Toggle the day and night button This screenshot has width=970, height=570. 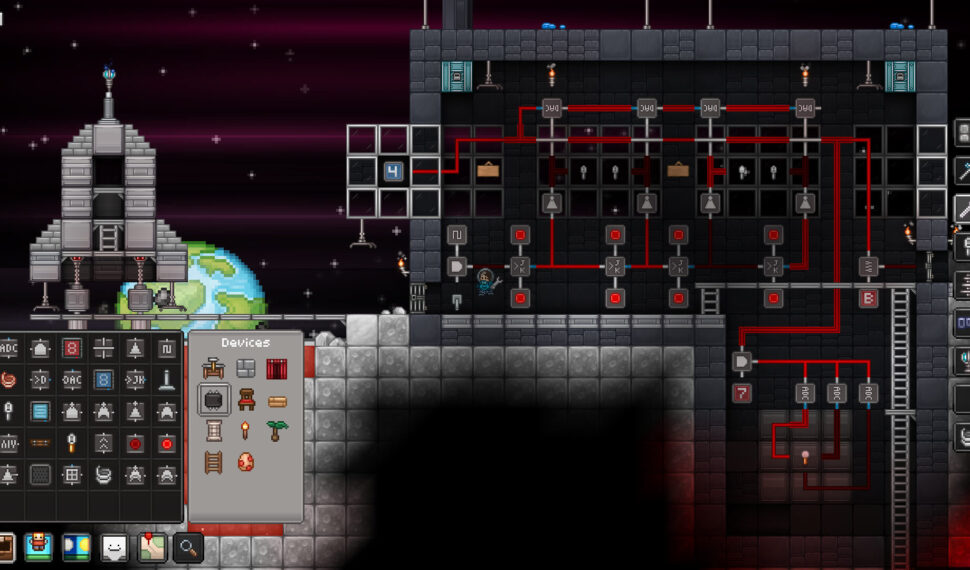(77, 547)
